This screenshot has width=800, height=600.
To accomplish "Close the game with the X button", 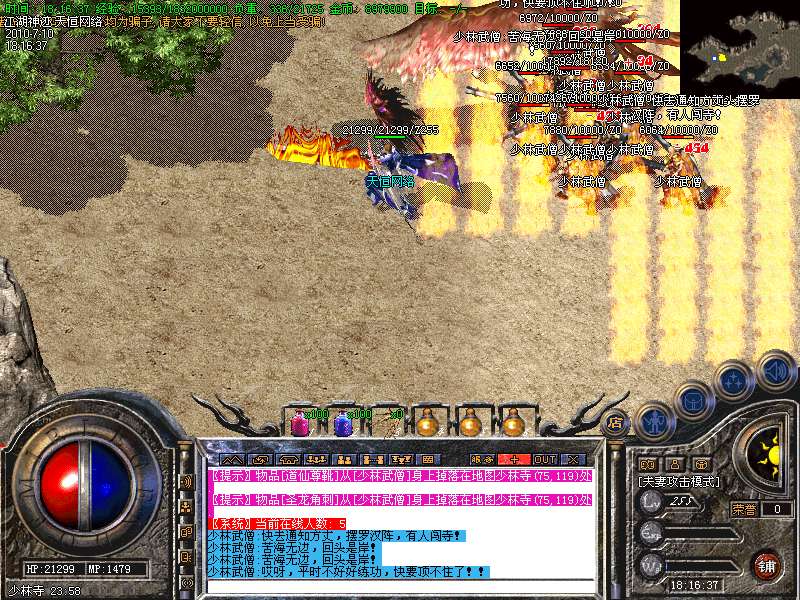I will [x=572, y=459].
